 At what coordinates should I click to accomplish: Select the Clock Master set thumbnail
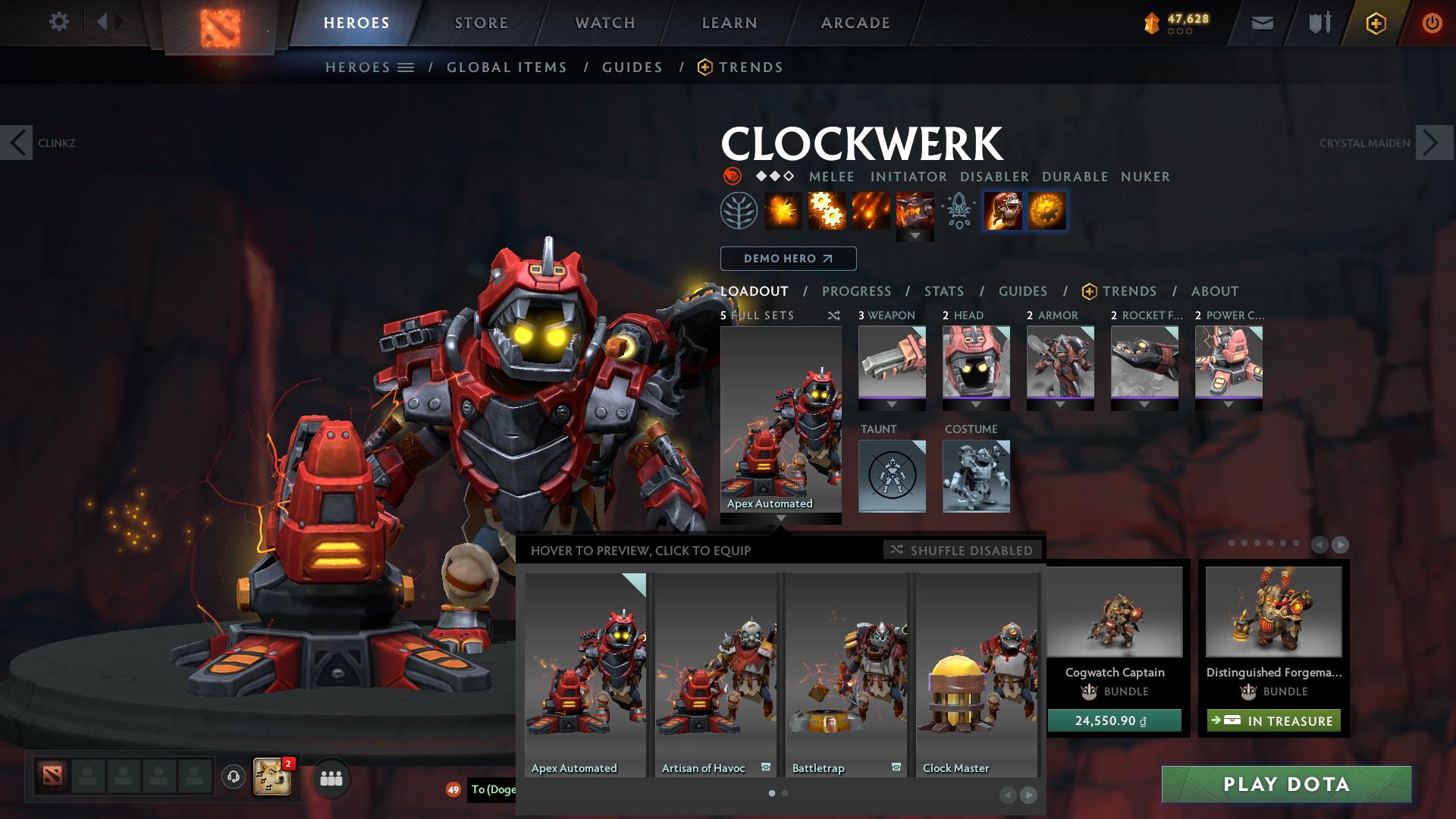[975, 667]
